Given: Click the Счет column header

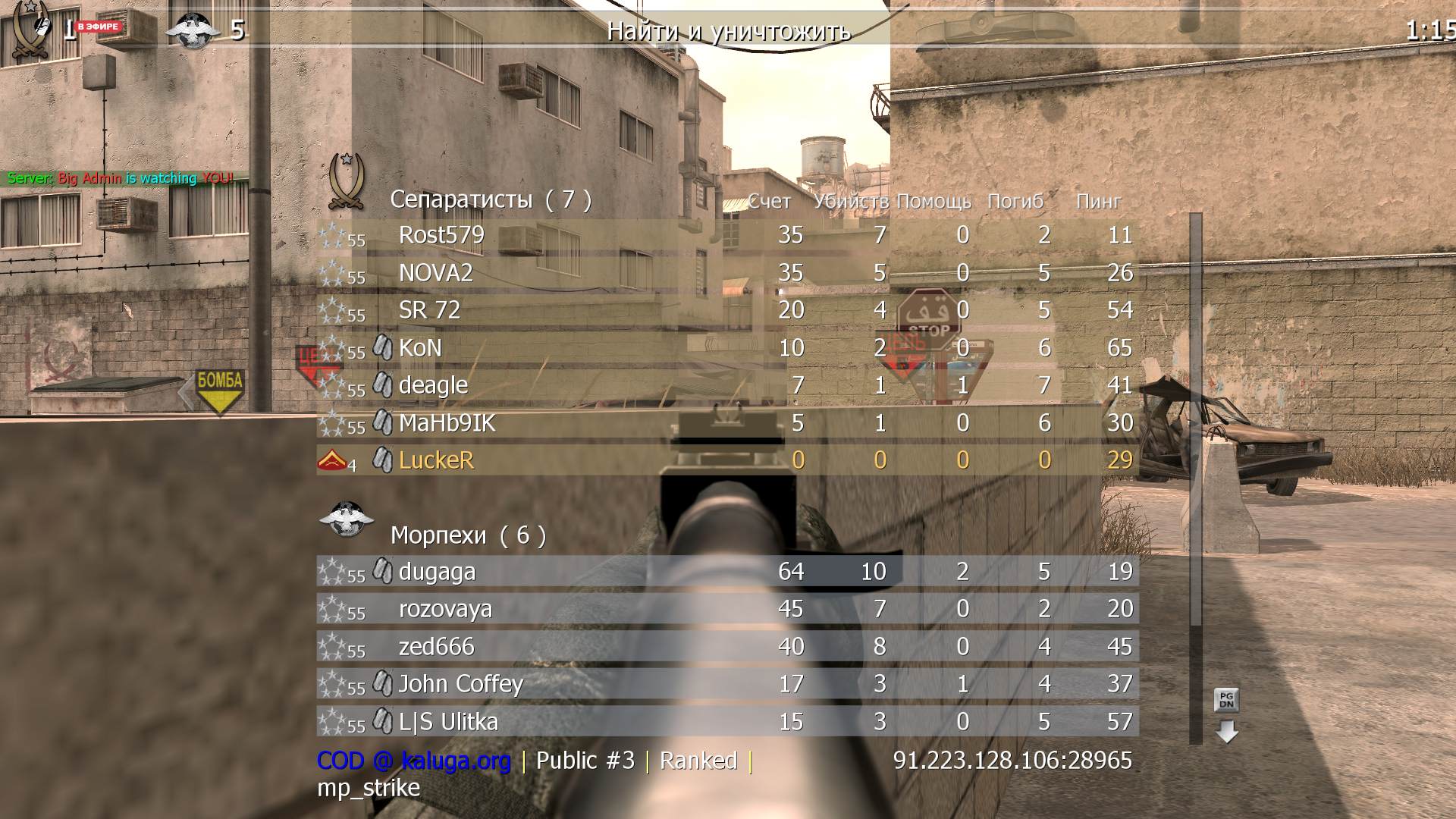Looking at the screenshot, I should coord(768,202).
